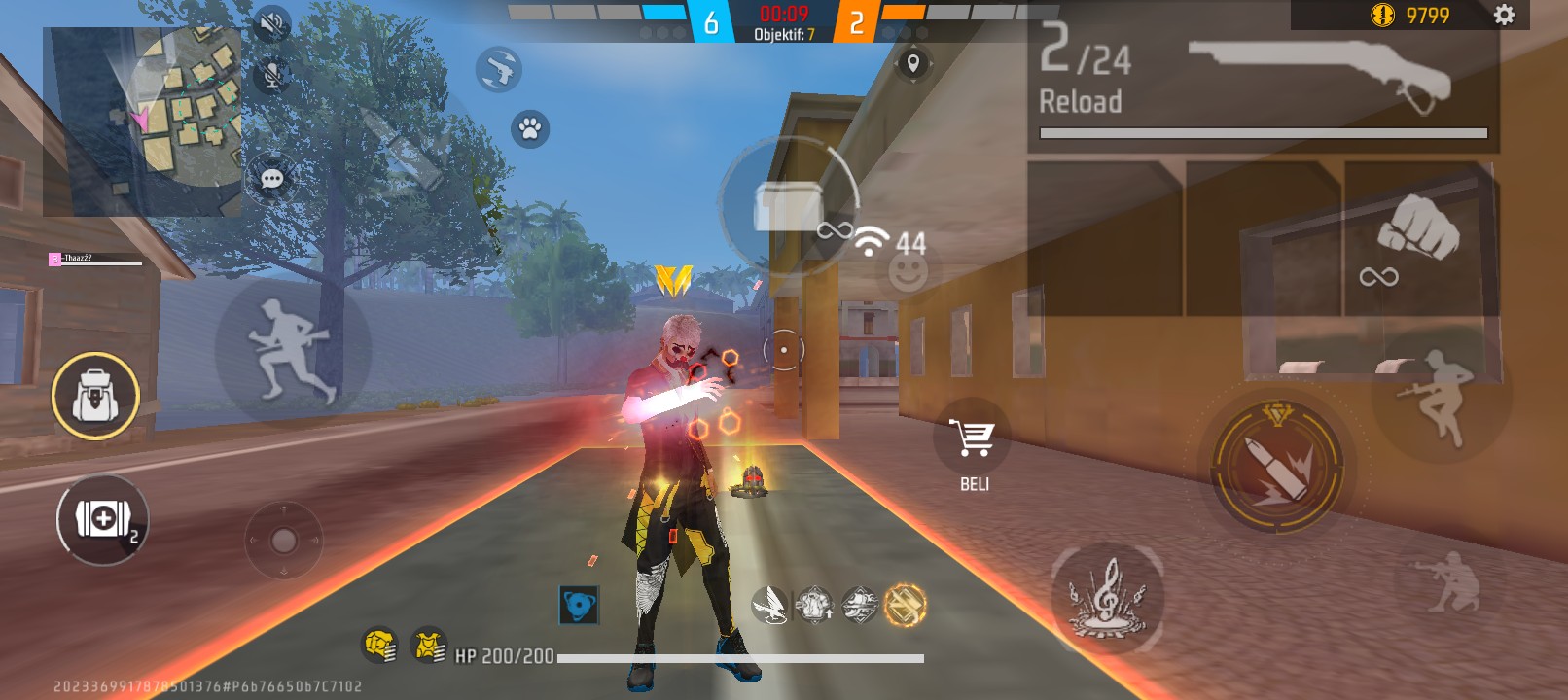Toggle the speaker sound icon
1568x700 pixels.
(272, 24)
